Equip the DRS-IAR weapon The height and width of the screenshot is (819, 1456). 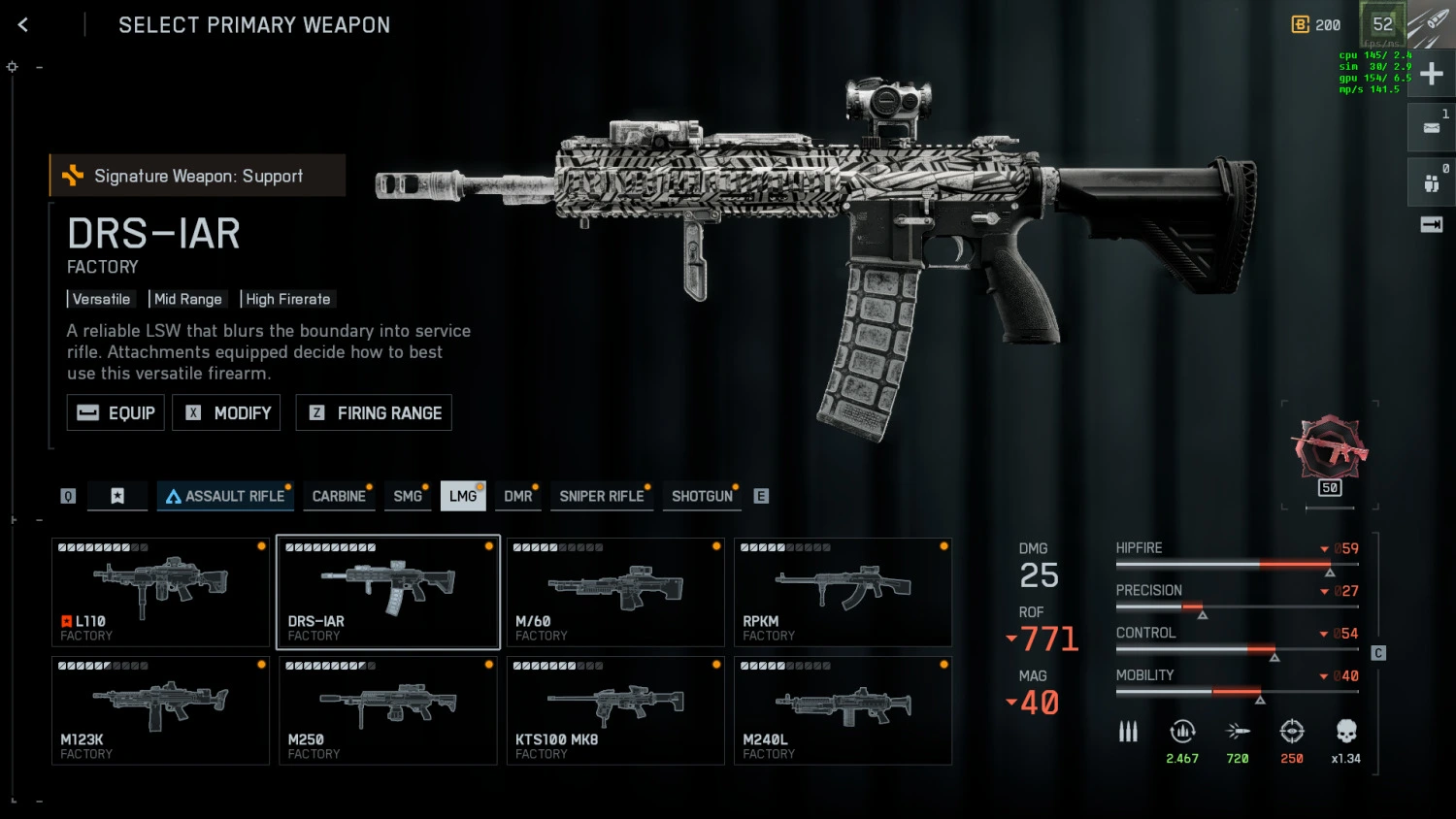pyautogui.click(x=116, y=412)
